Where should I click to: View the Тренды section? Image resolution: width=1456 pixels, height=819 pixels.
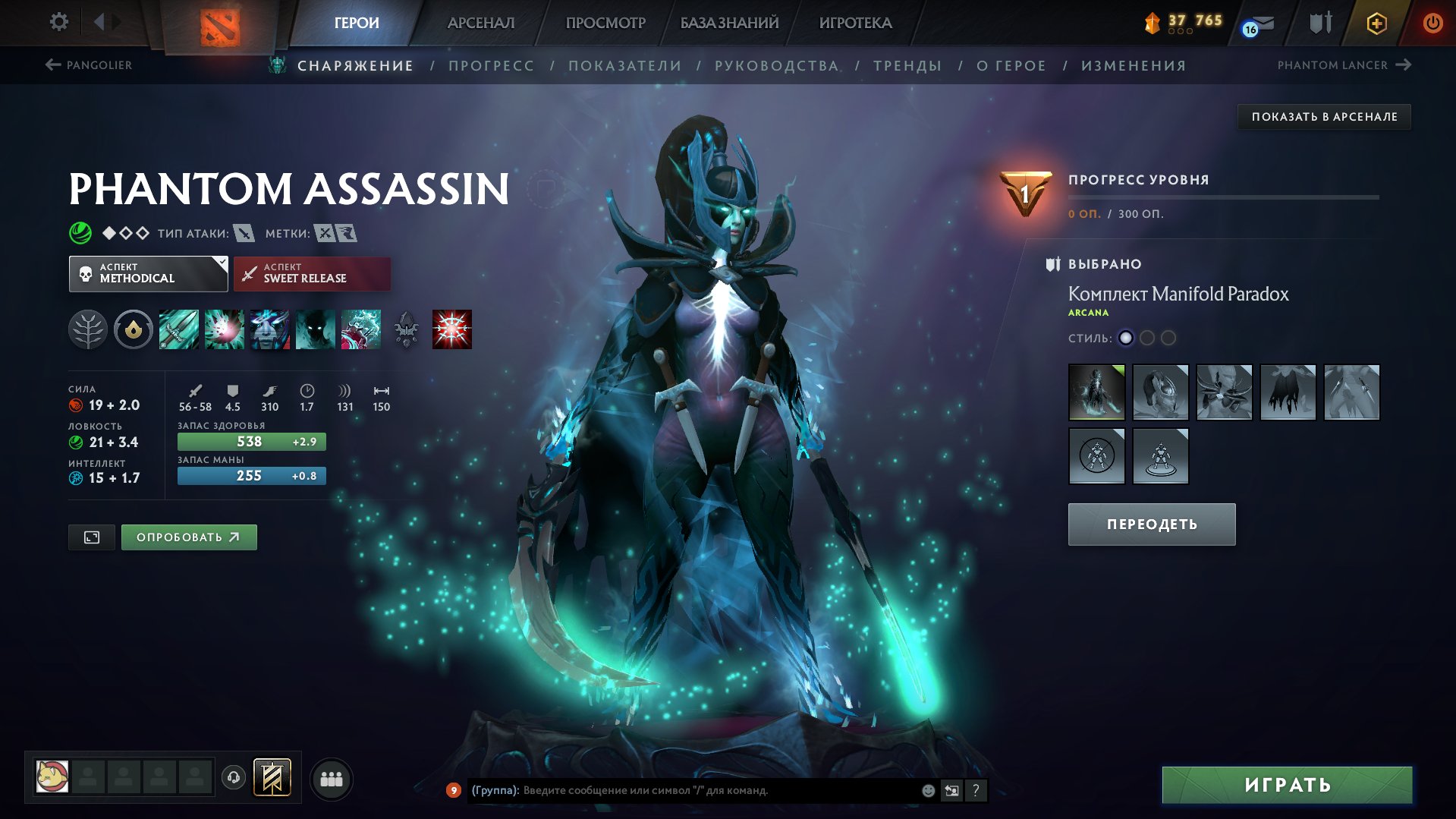pos(907,66)
